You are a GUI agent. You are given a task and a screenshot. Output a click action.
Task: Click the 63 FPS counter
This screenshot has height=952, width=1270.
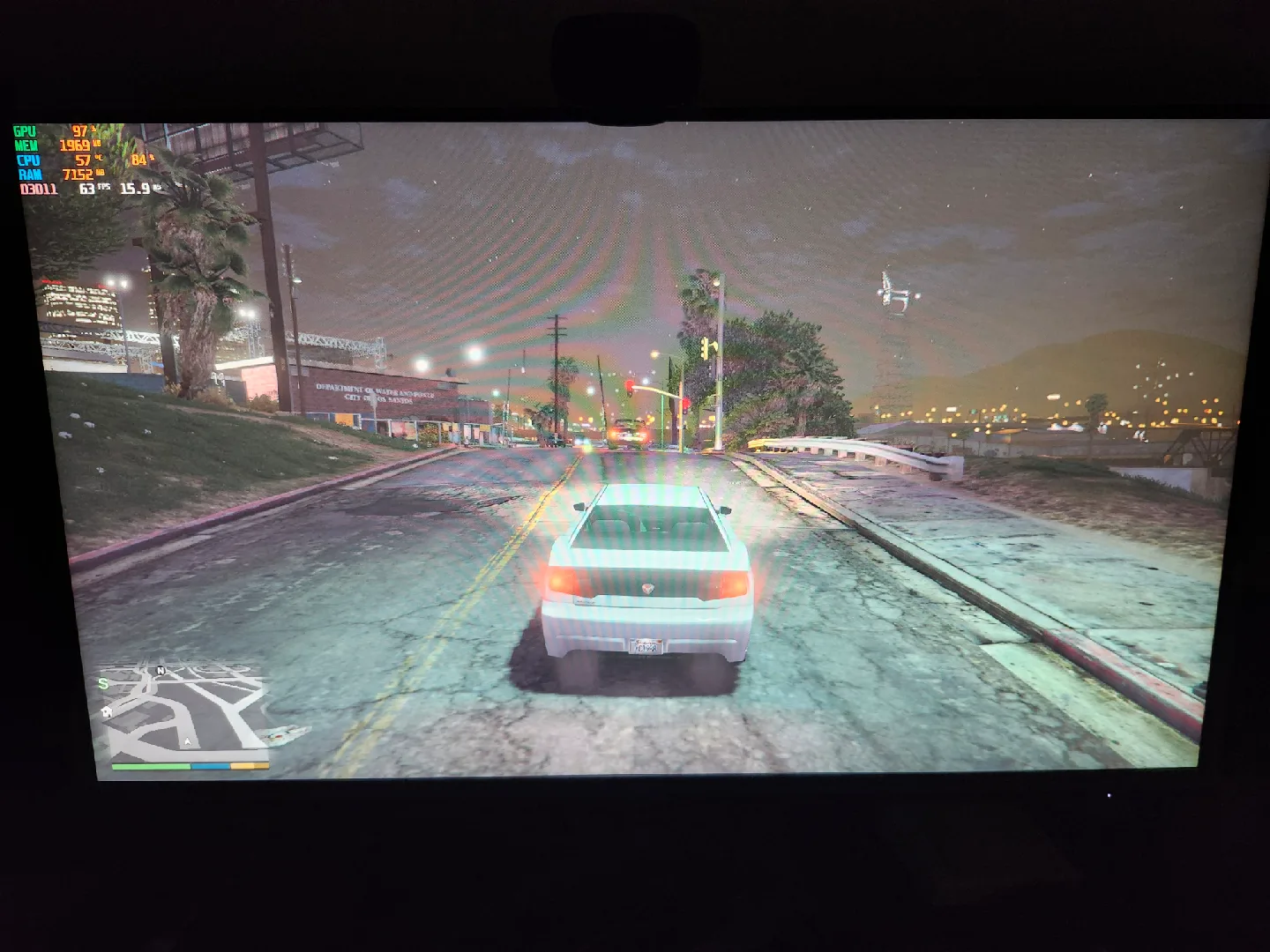pyautogui.click(x=87, y=189)
